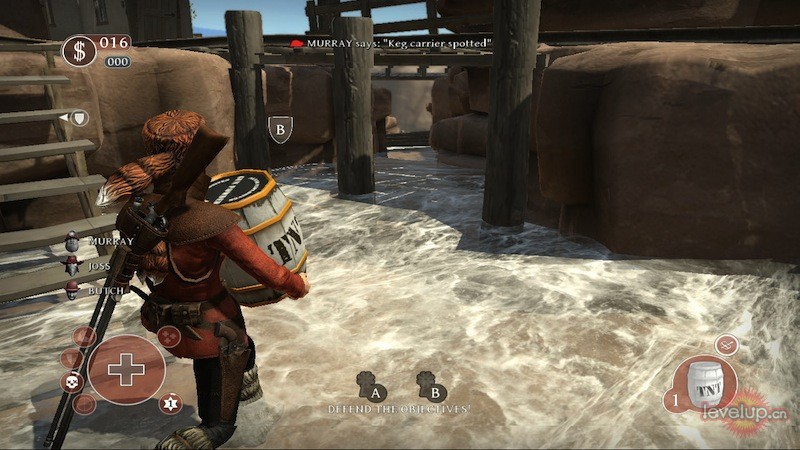Click the sheriff star rank badge
Image resolution: width=800 pixels, height=450 pixels.
(170, 404)
